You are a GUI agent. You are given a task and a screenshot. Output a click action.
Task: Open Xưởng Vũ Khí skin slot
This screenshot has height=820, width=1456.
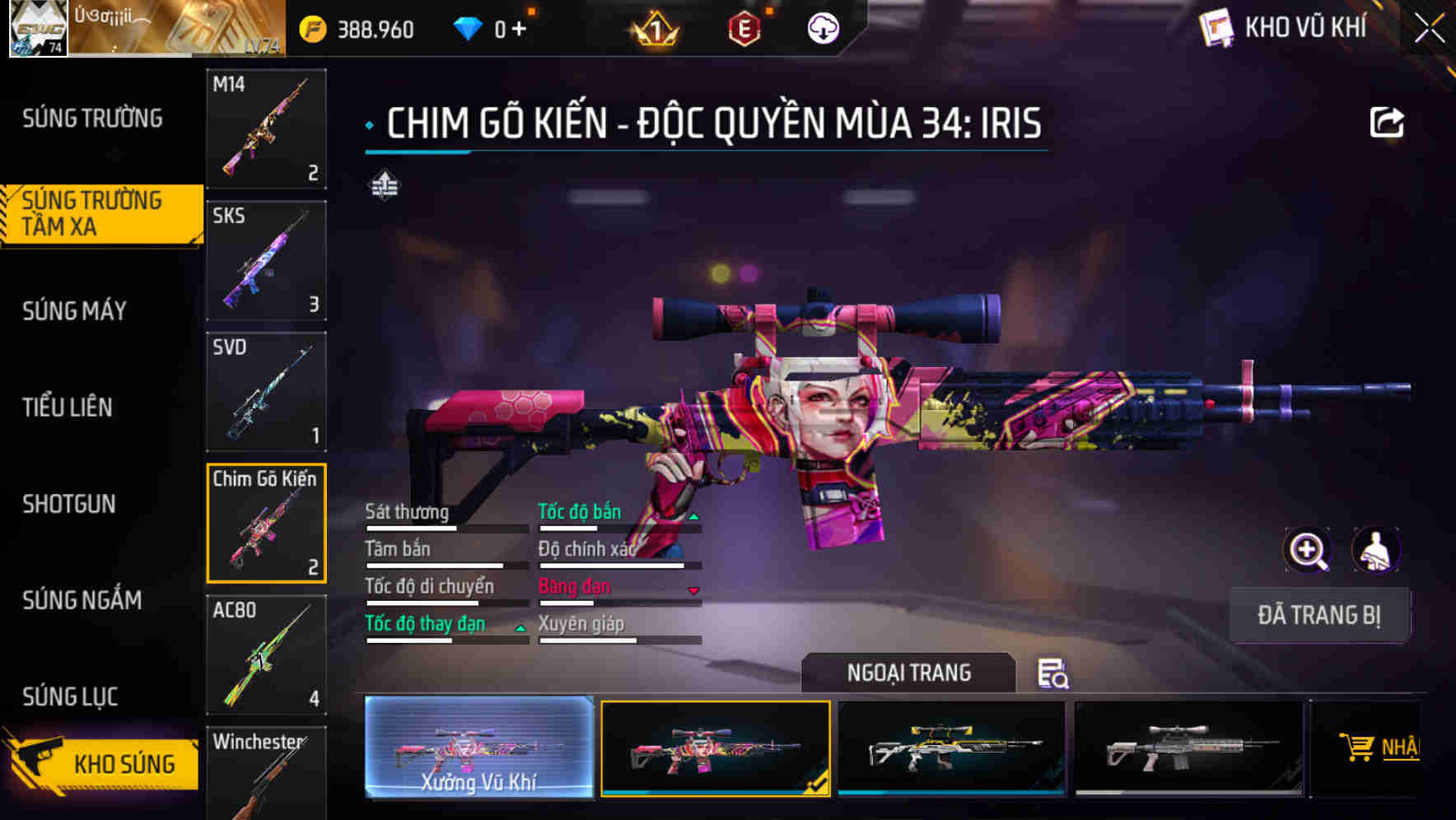coord(478,749)
